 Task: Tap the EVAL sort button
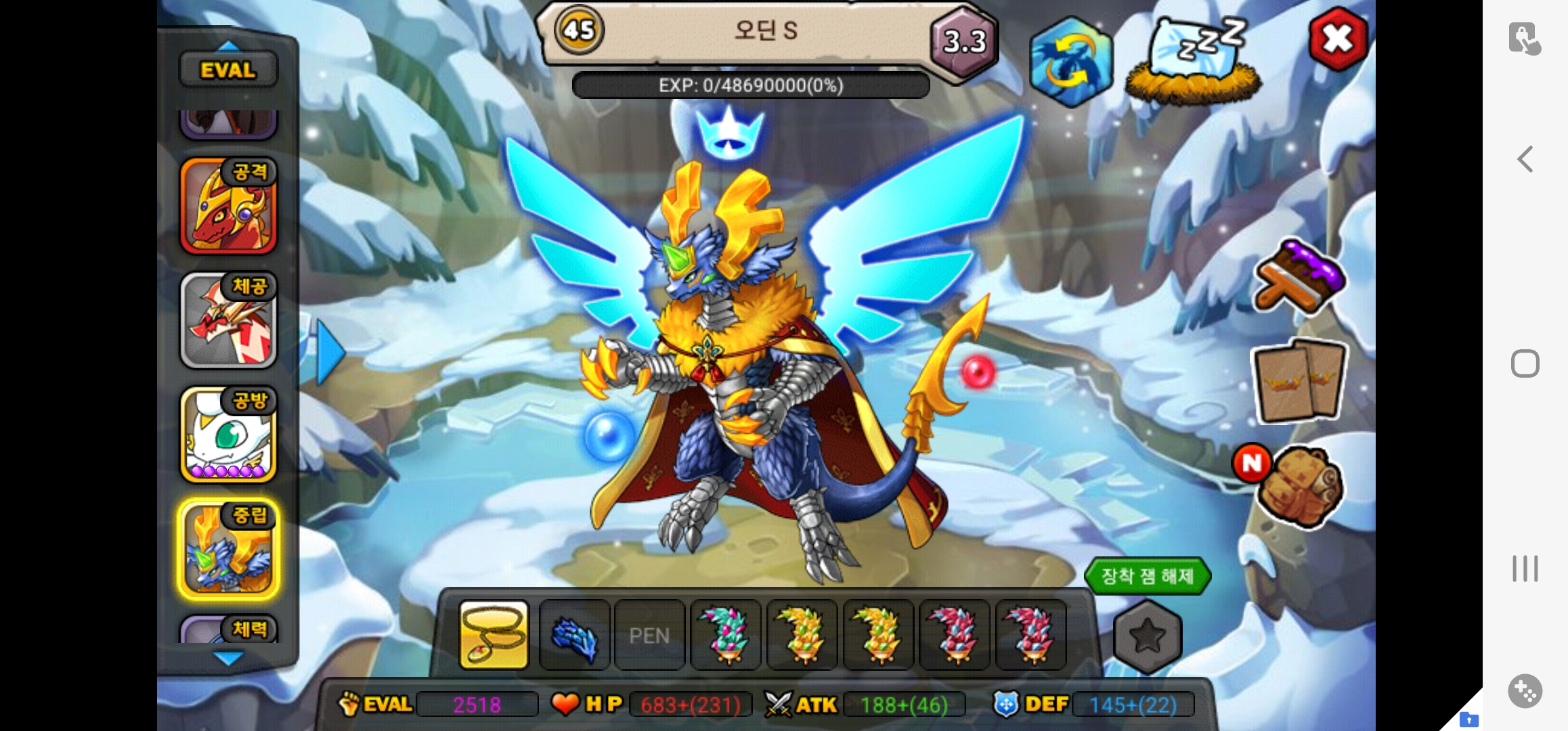point(228,70)
